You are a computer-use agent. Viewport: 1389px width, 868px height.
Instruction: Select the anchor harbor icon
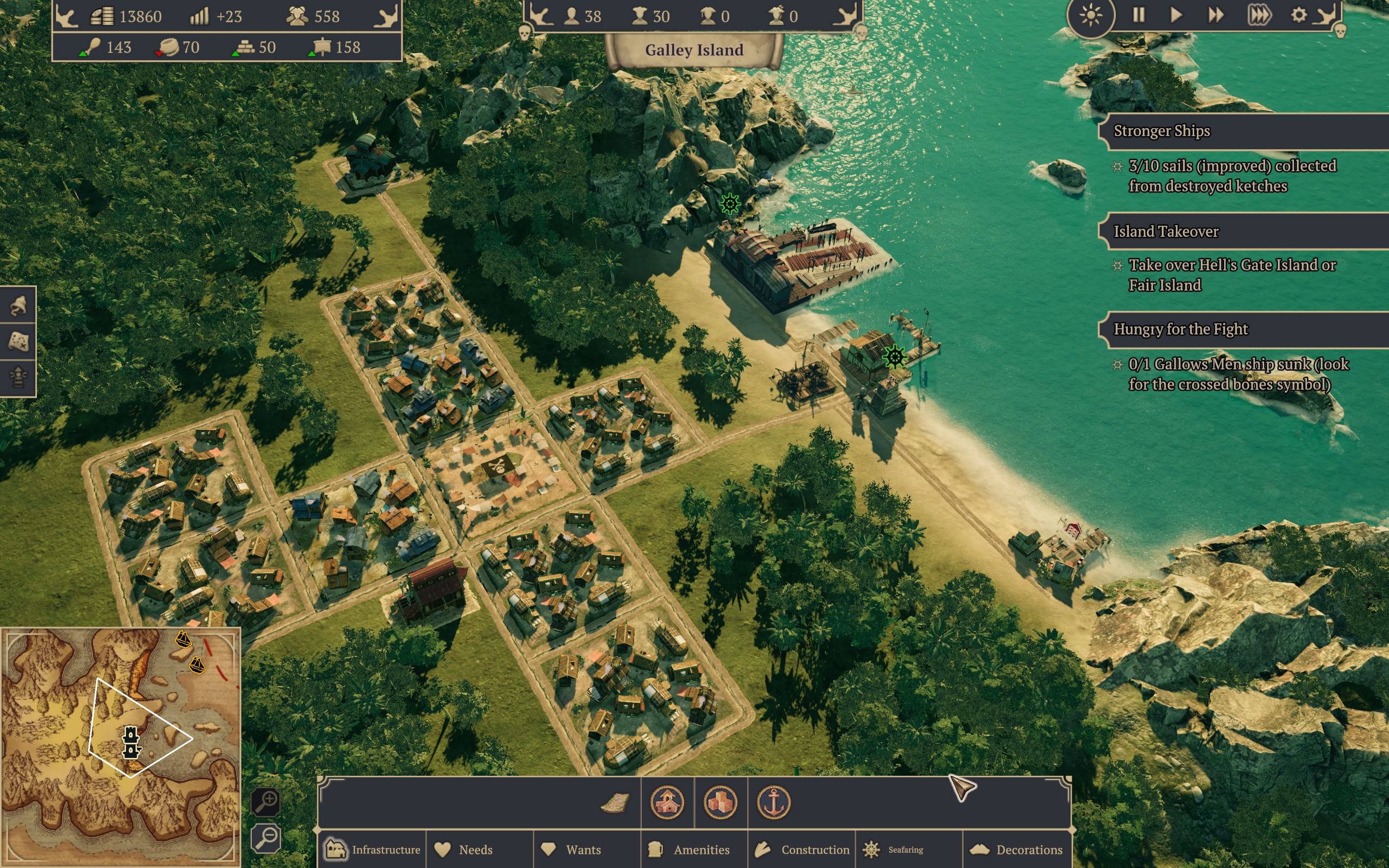(774, 802)
